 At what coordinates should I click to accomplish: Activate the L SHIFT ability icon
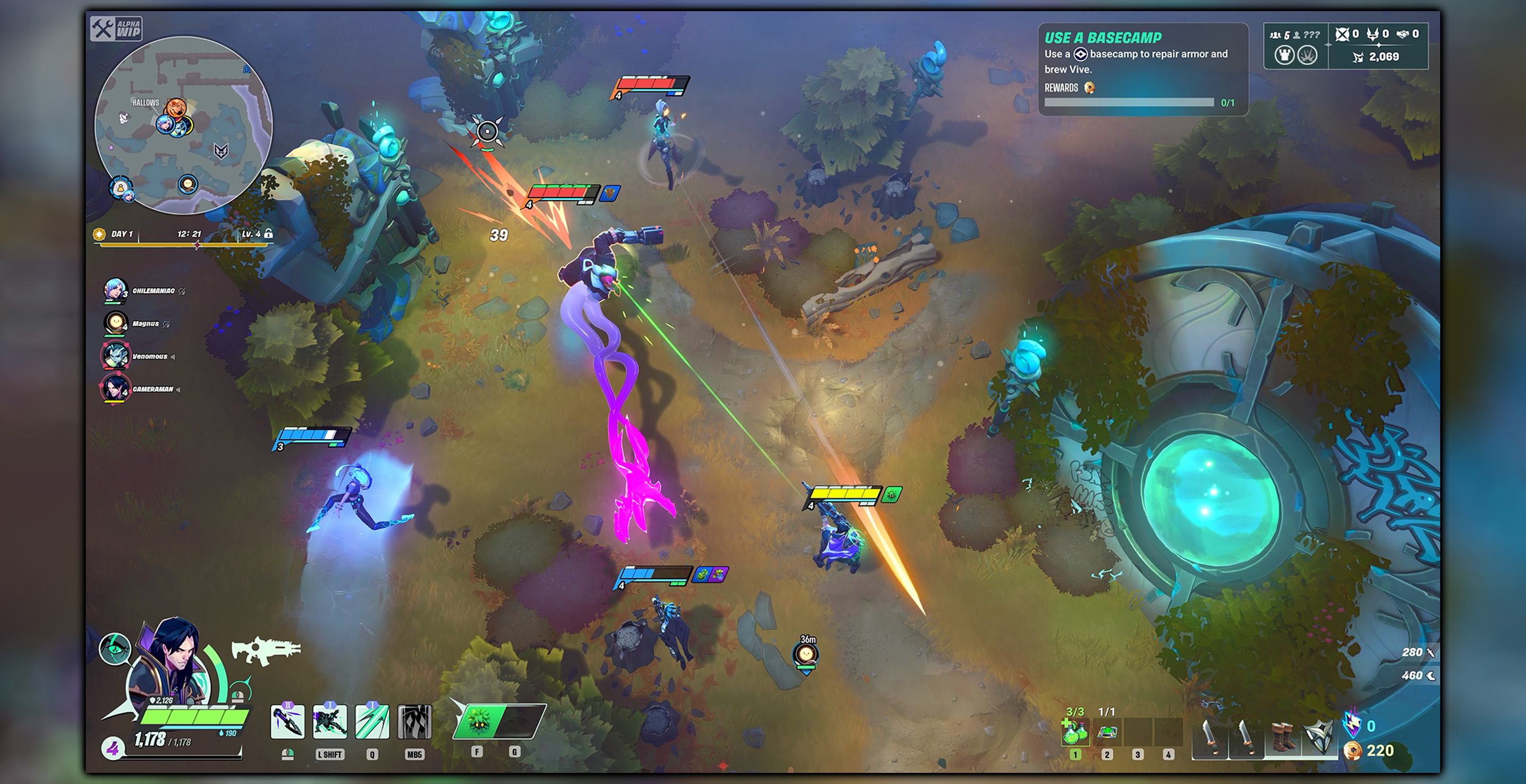[x=330, y=723]
